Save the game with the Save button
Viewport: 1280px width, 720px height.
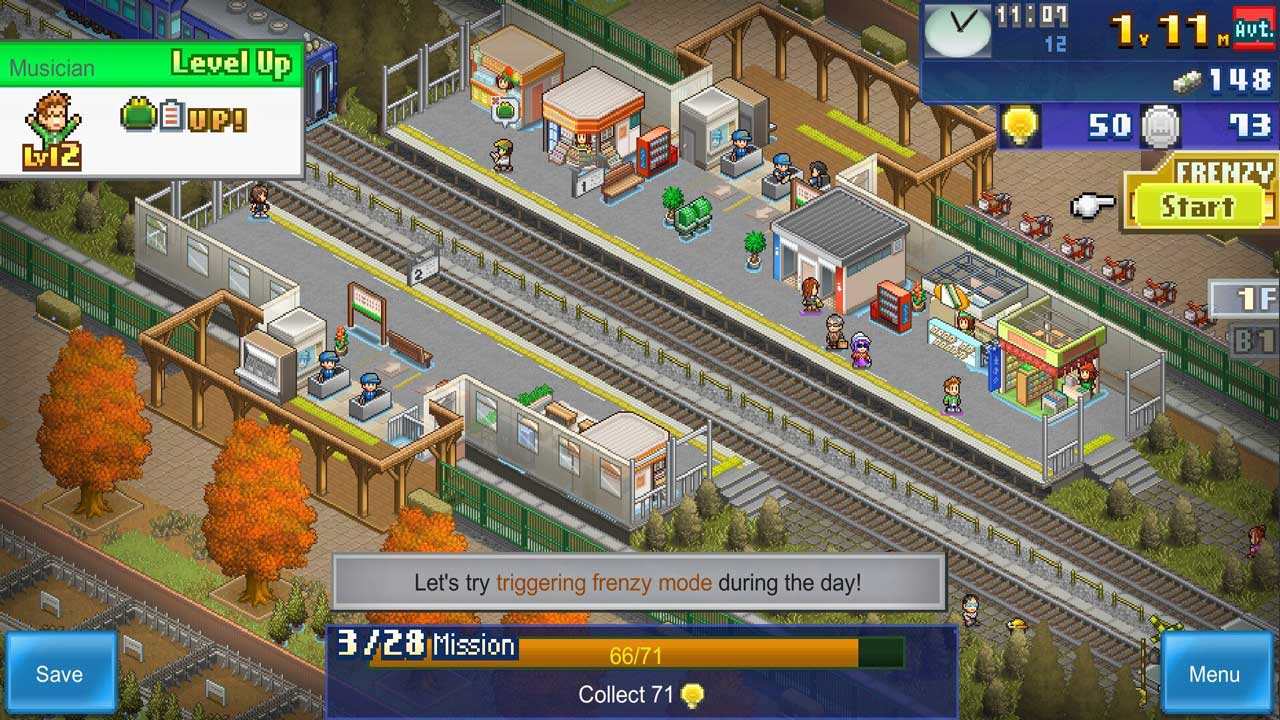(x=59, y=673)
